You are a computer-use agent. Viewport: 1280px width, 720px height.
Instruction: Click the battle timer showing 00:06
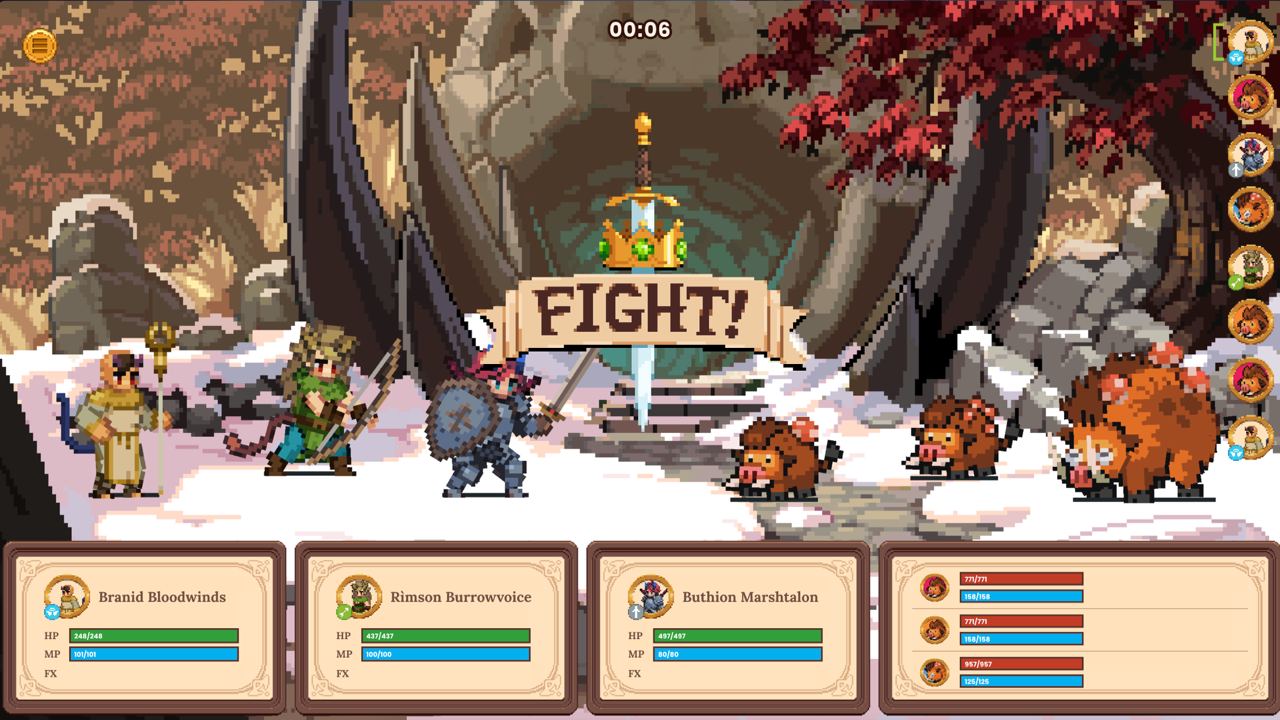pyautogui.click(x=640, y=30)
